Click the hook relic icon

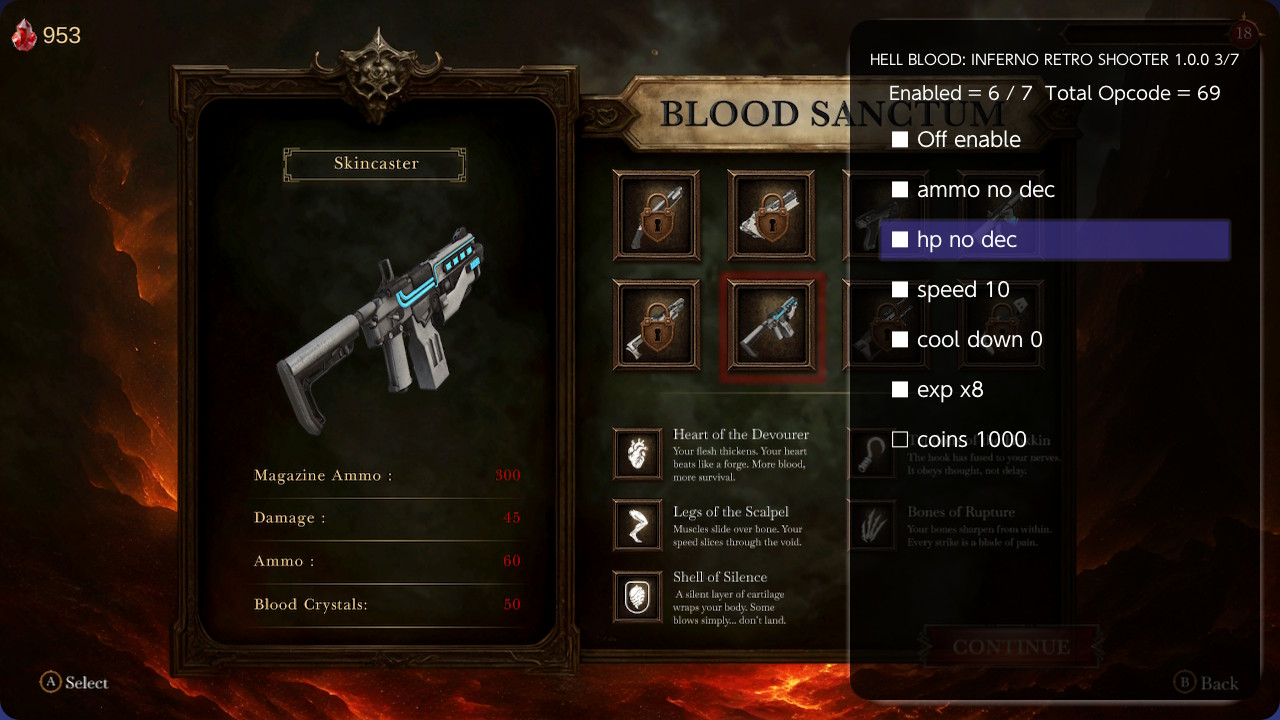(872, 453)
